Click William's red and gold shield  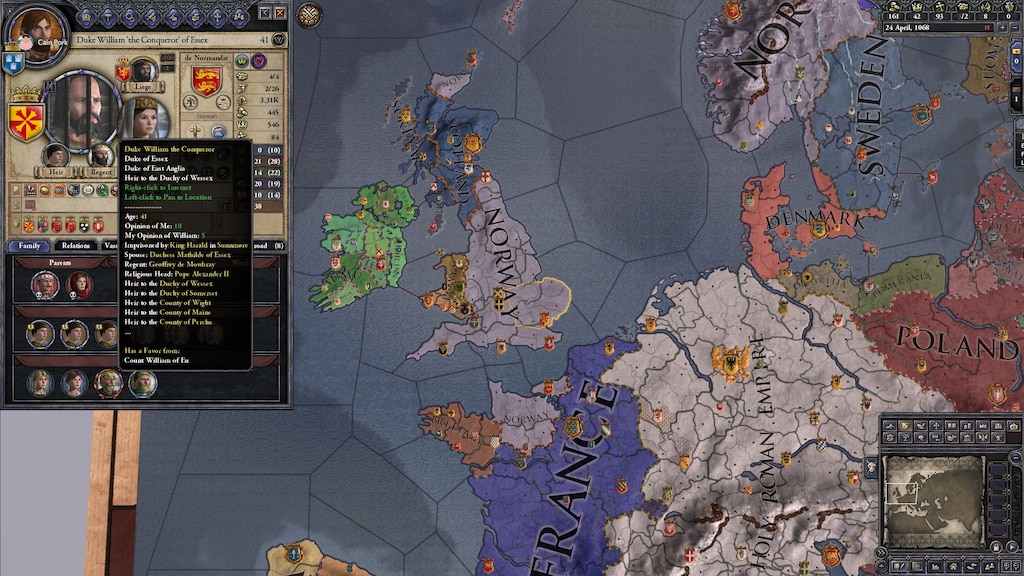[26, 120]
